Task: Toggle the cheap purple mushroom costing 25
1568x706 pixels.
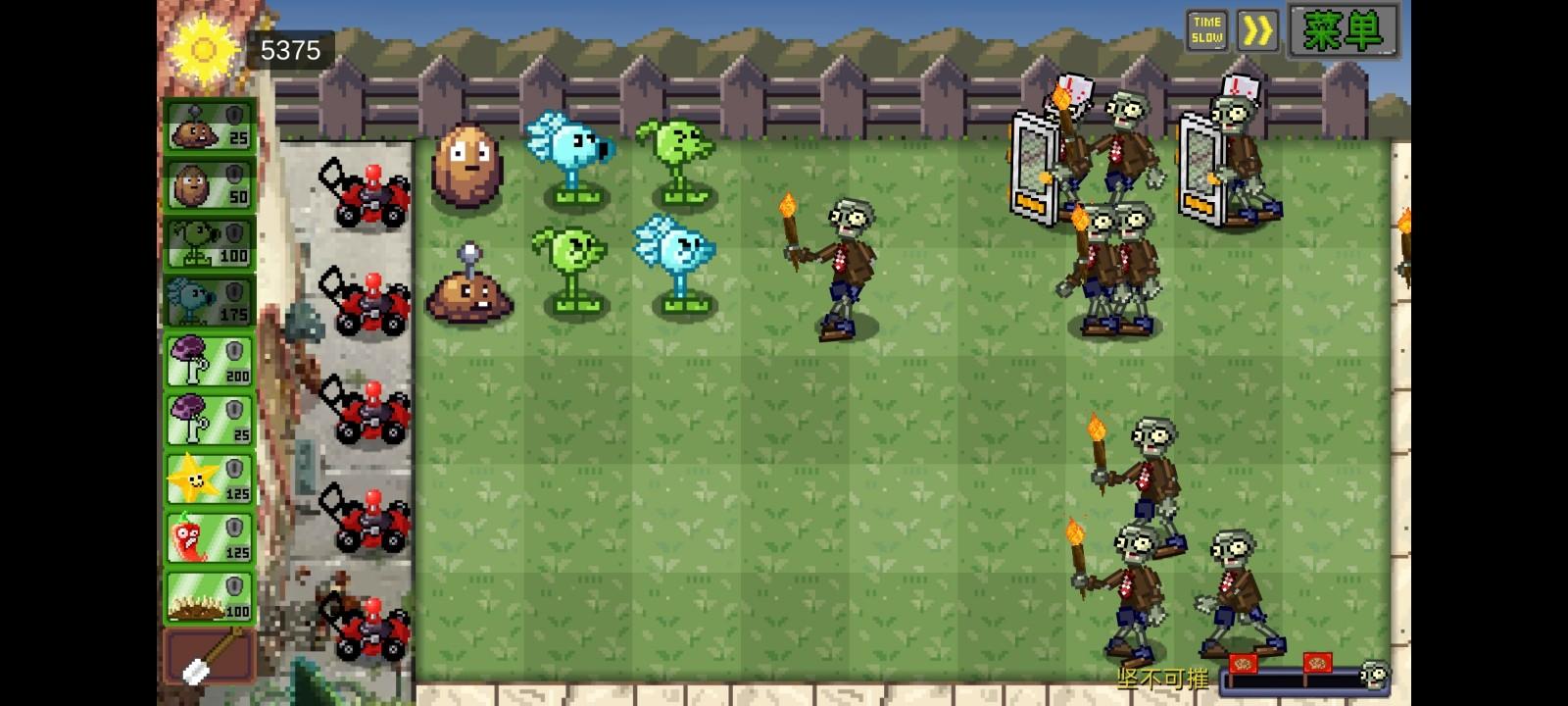Action: (x=207, y=419)
